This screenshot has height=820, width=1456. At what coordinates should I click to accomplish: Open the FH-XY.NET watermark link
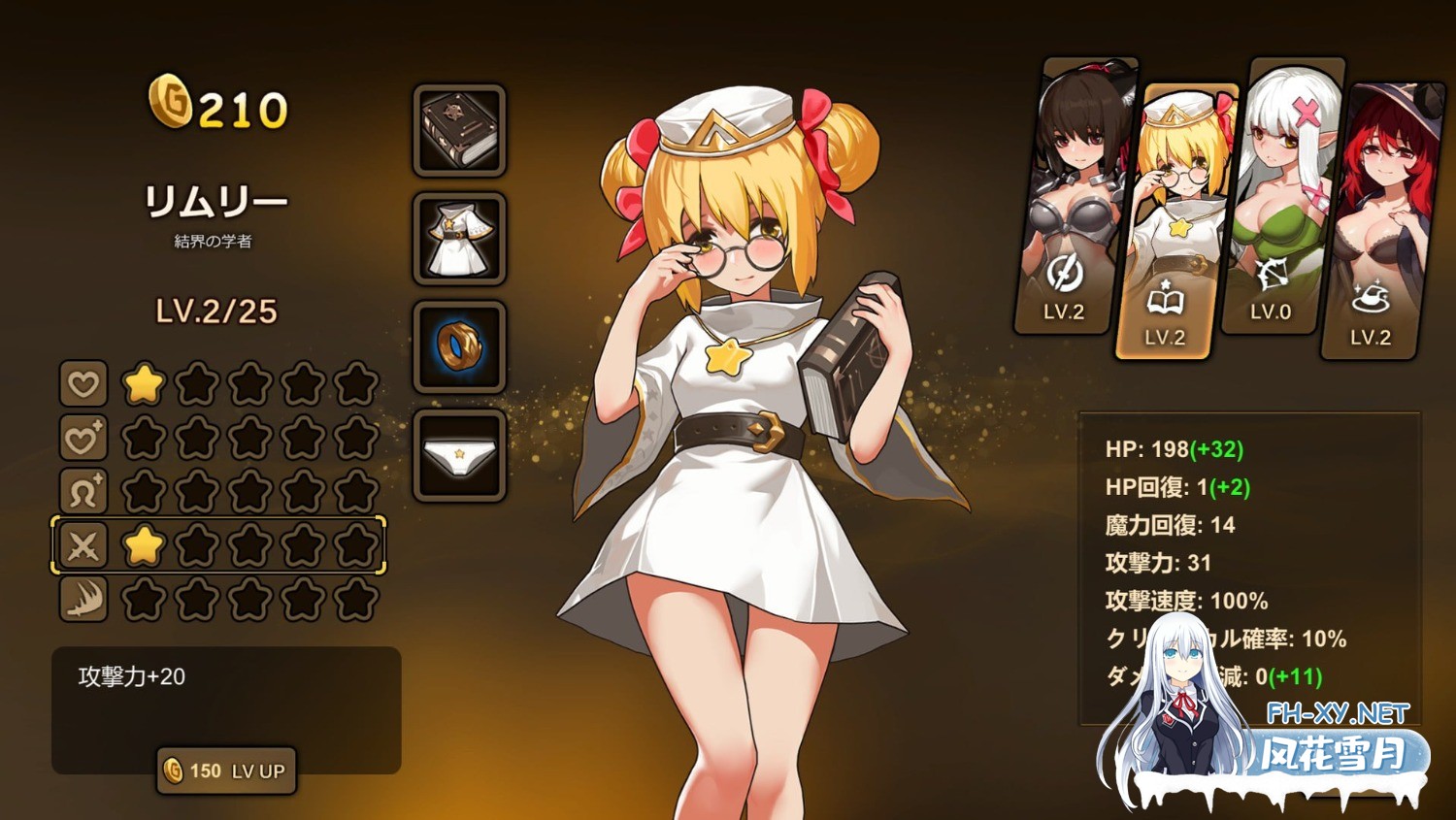(1338, 714)
